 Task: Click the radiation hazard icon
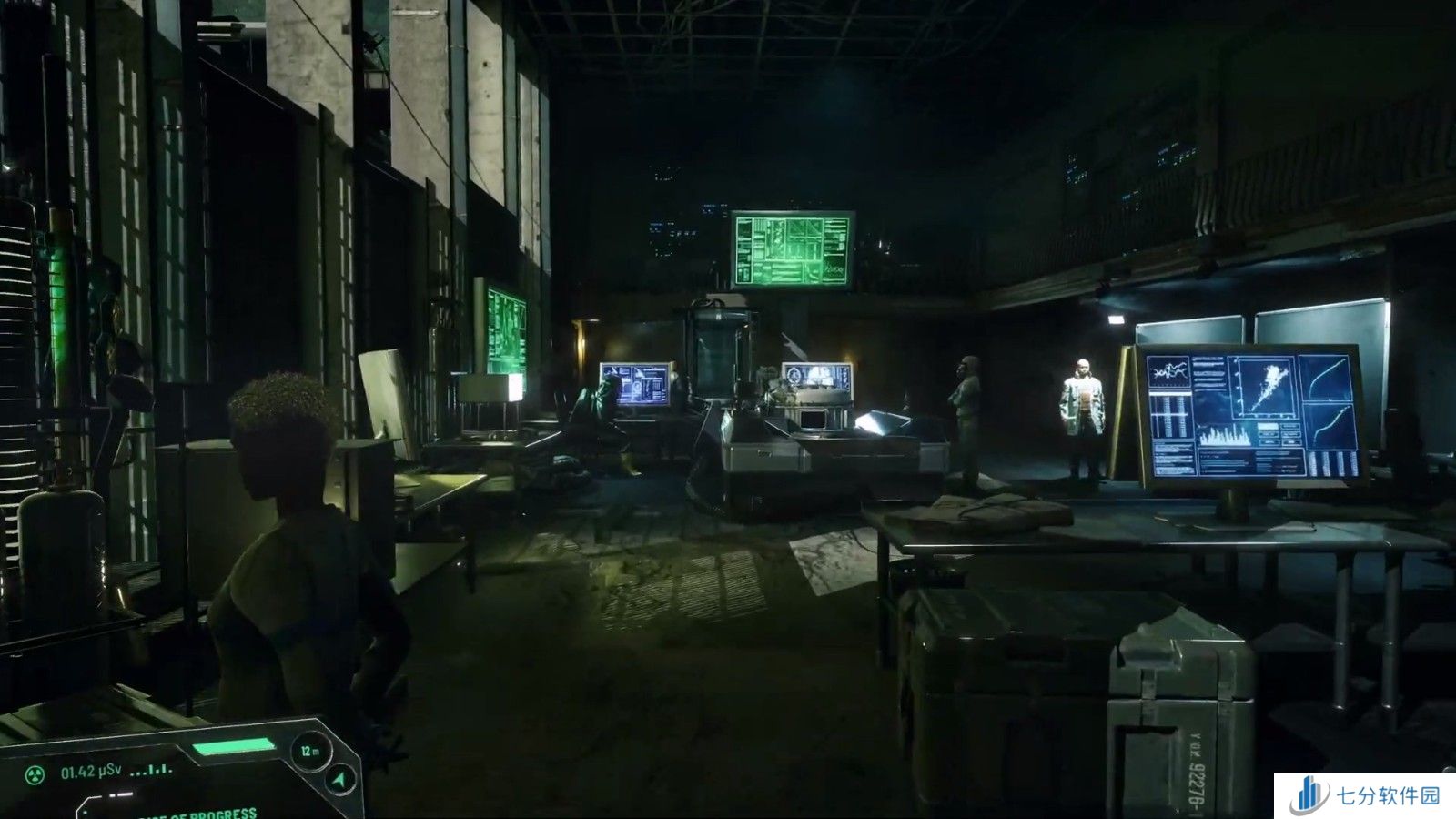(36, 774)
